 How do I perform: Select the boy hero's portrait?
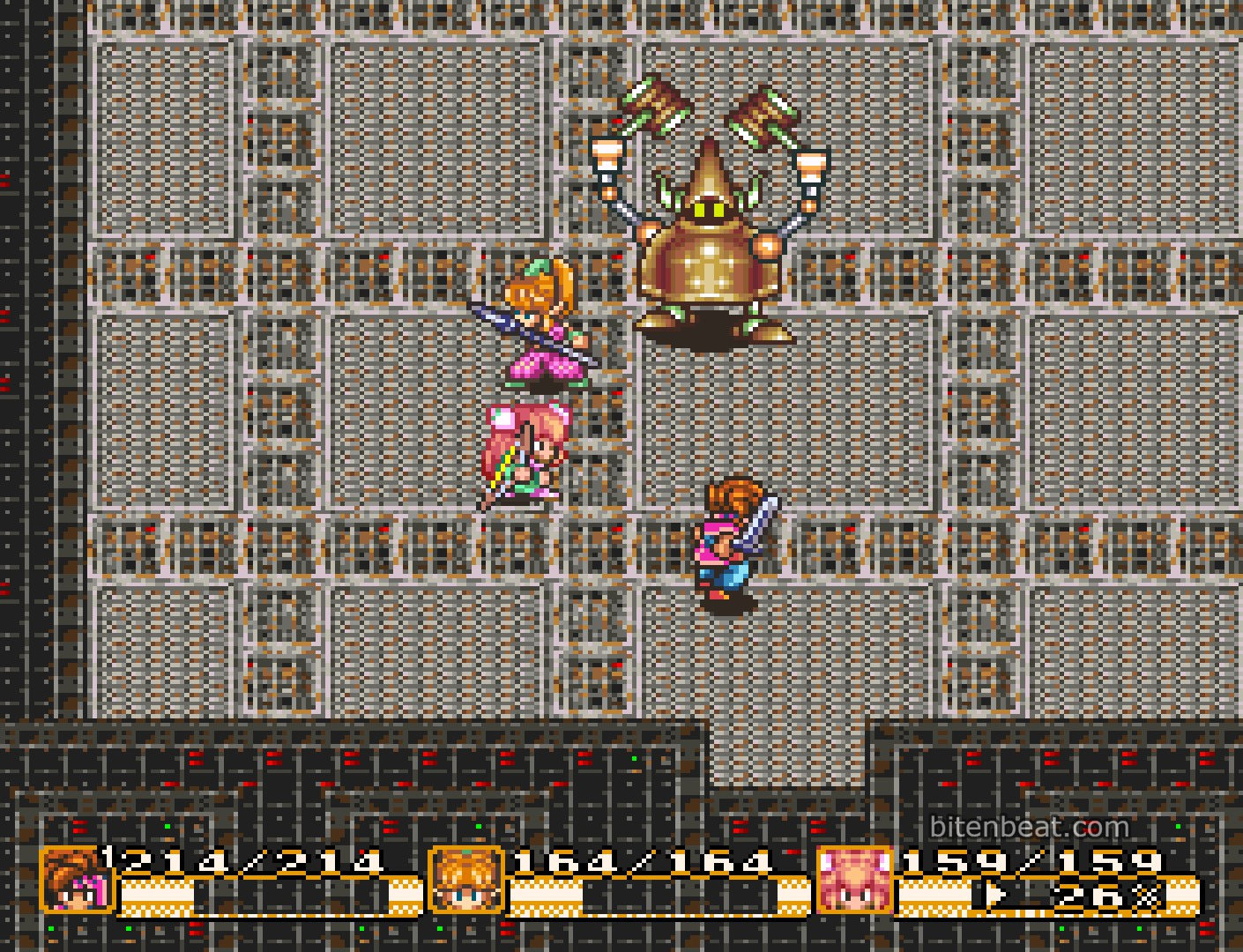point(77,879)
